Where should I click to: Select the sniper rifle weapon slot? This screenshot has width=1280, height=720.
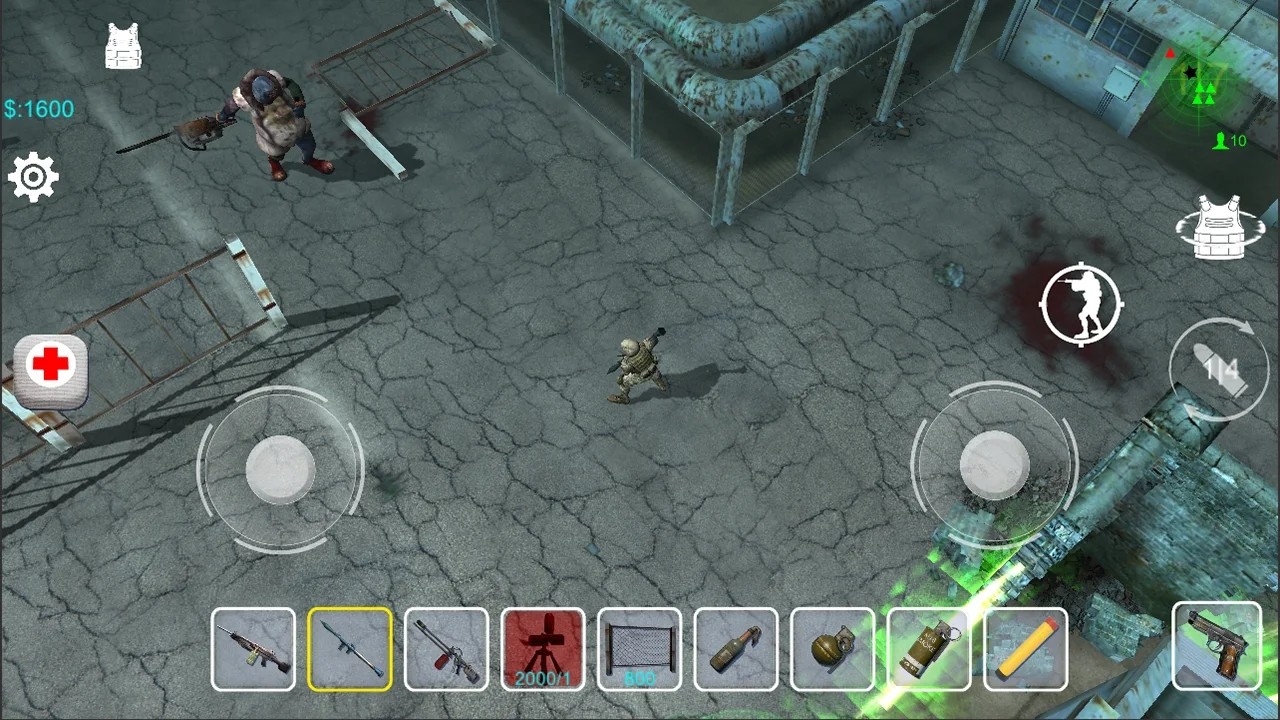(447, 650)
